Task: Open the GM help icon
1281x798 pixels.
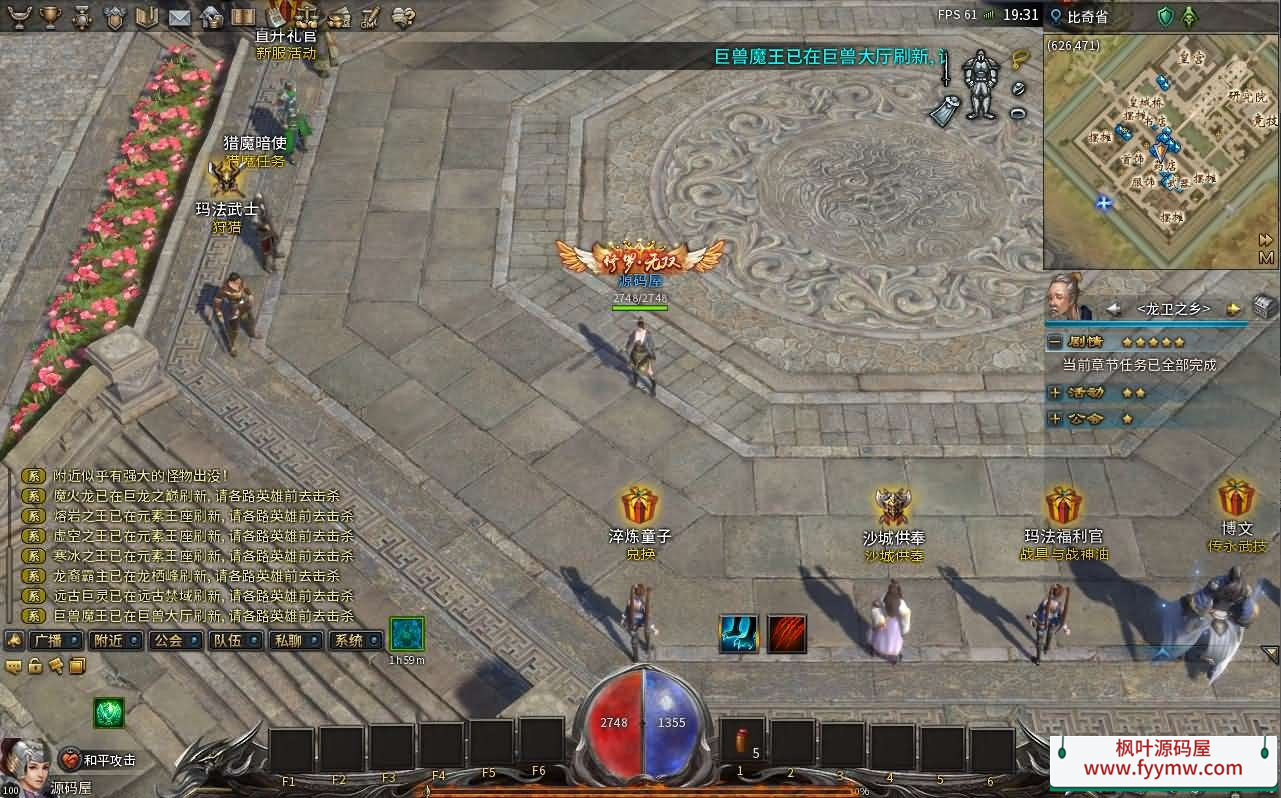Action: click(x=372, y=17)
